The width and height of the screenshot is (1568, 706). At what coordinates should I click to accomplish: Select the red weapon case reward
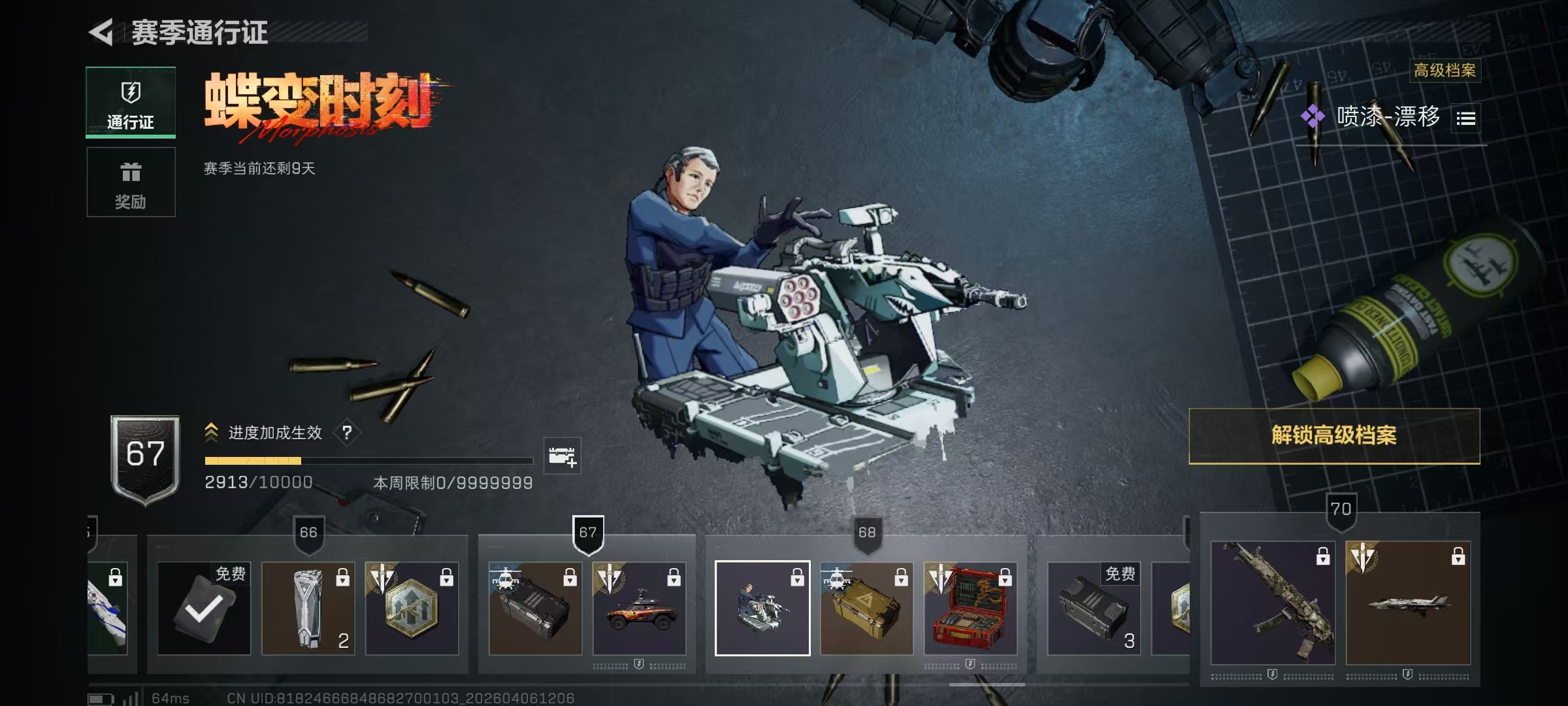(x=970, y=609)
